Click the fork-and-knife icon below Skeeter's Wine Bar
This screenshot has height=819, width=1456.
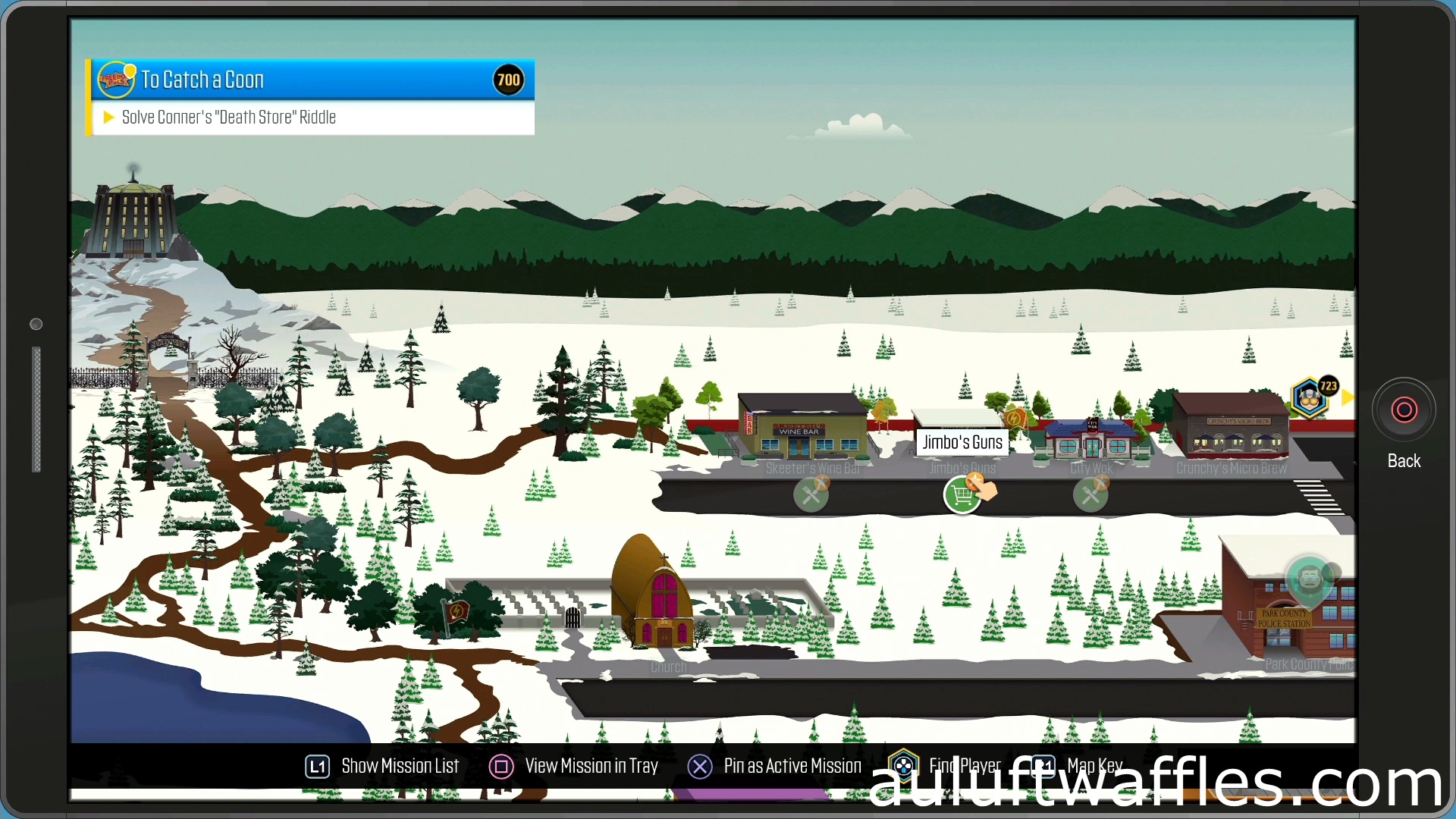click(810, 494)
